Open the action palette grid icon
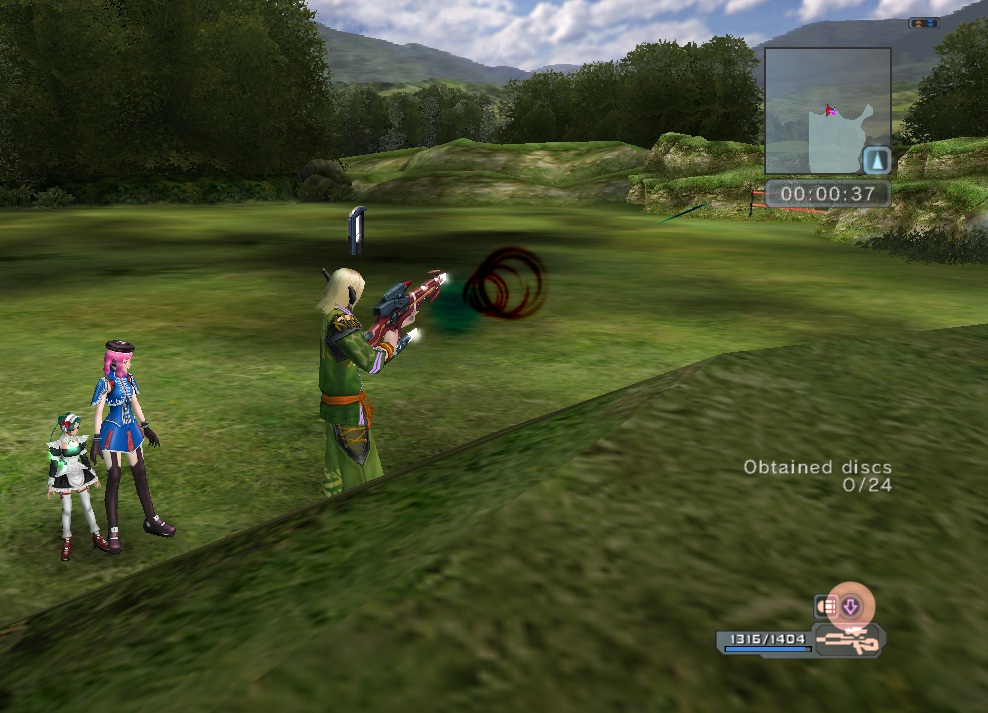The height and width of the screenshot is (713, 988). click(826, 606)
